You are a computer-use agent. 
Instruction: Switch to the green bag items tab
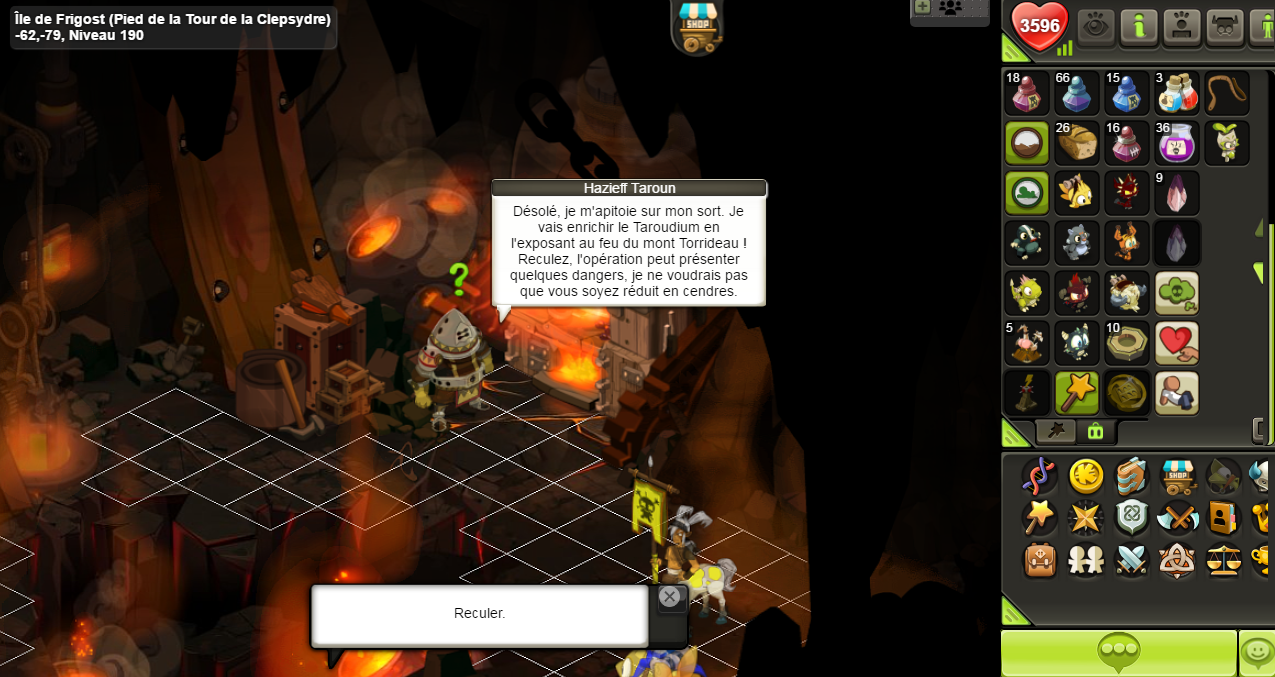[1095, 431]
